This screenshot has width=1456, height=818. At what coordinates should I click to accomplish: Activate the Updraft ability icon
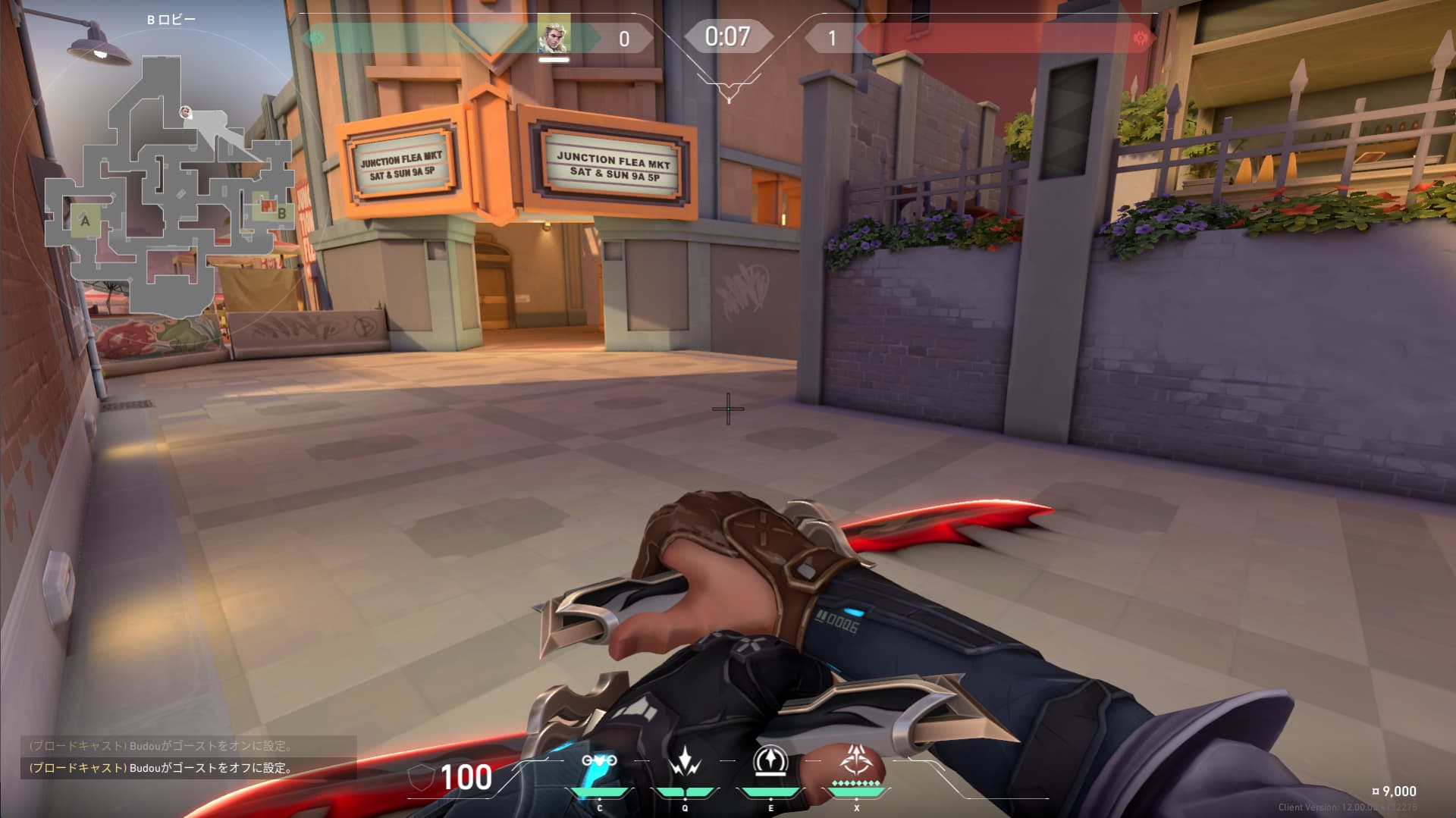[x=686, y=762]
